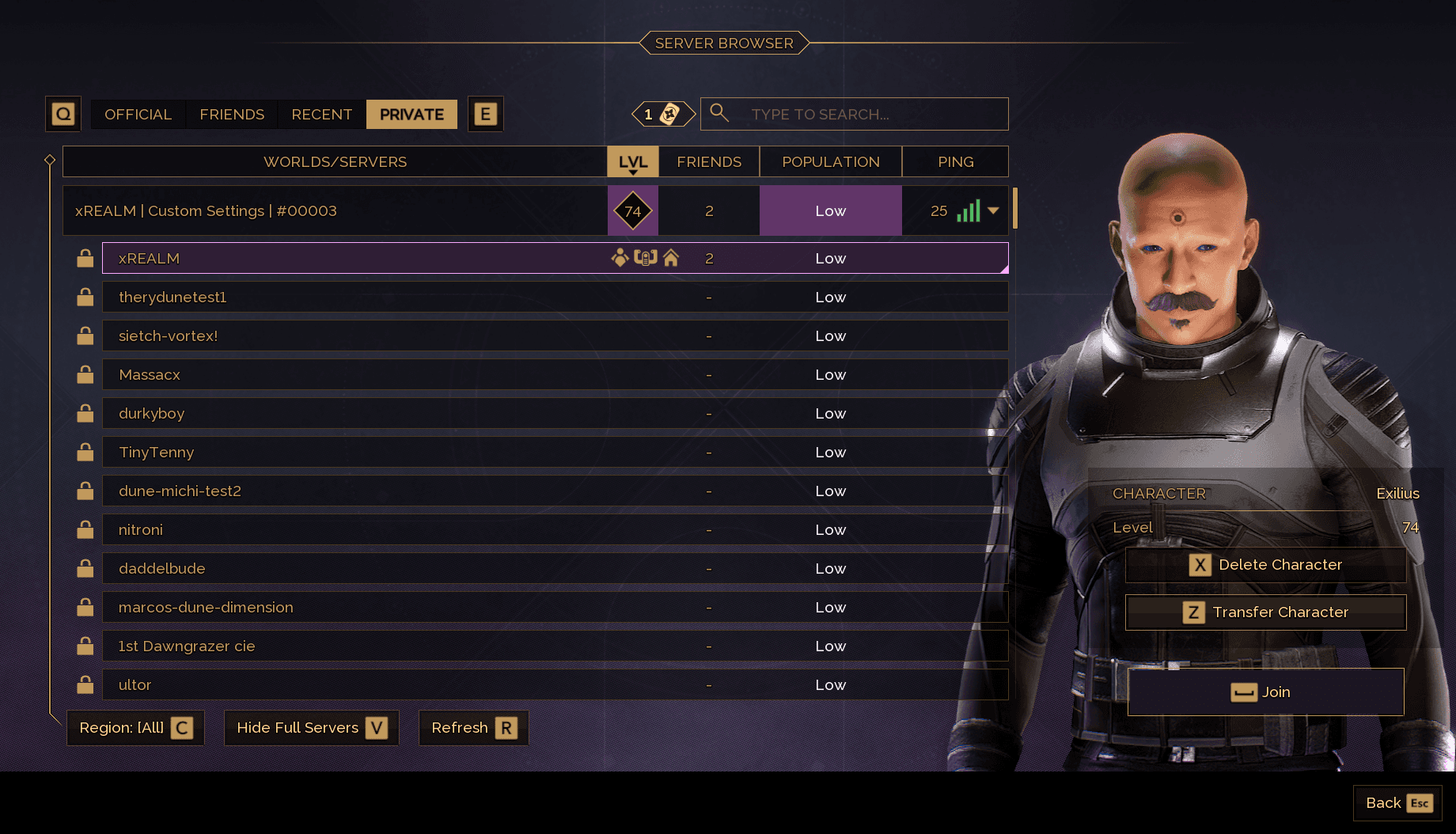Screen dimensions: 1456x834
Task: Sort by the Friends column header
Action: (708, 161)
